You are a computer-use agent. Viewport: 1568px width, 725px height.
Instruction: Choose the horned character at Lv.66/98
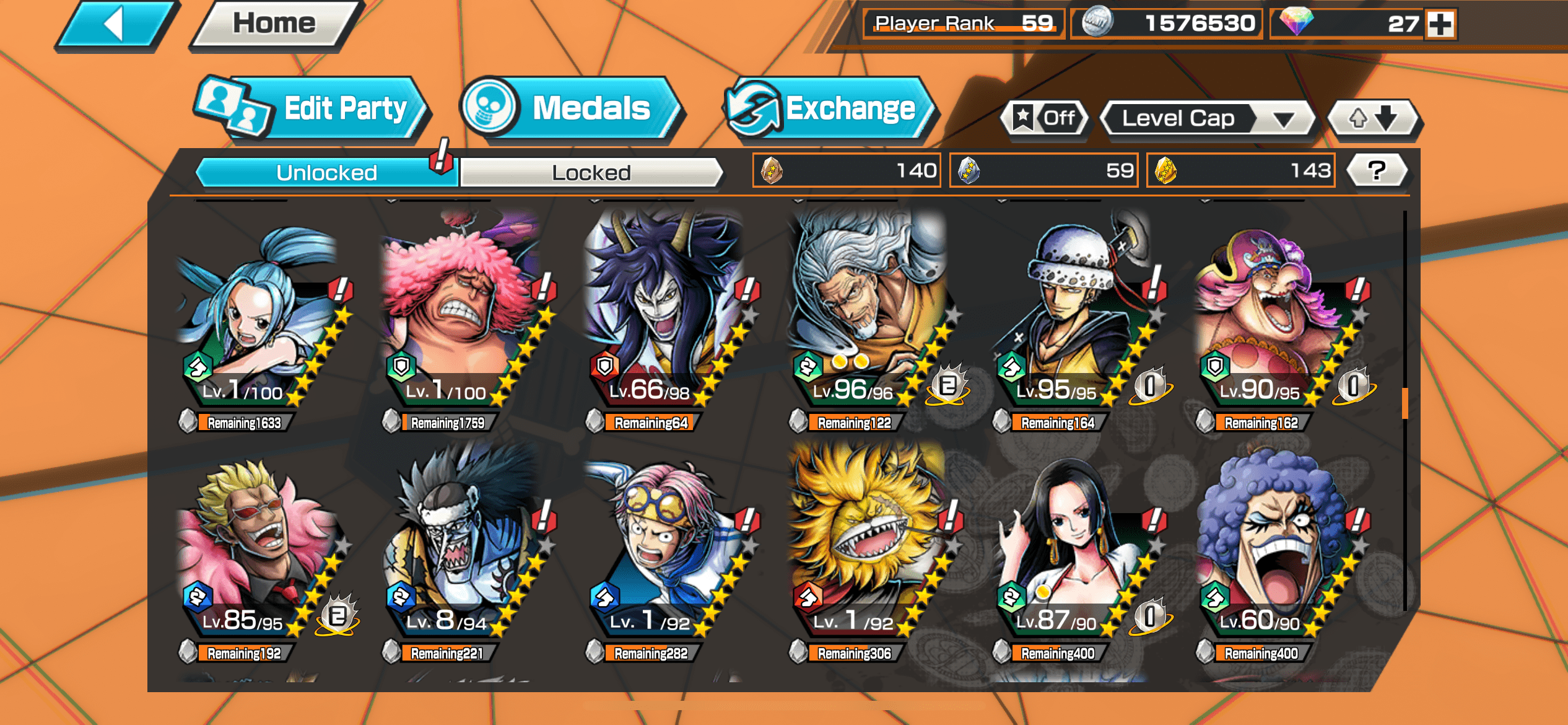coord(666,316)
